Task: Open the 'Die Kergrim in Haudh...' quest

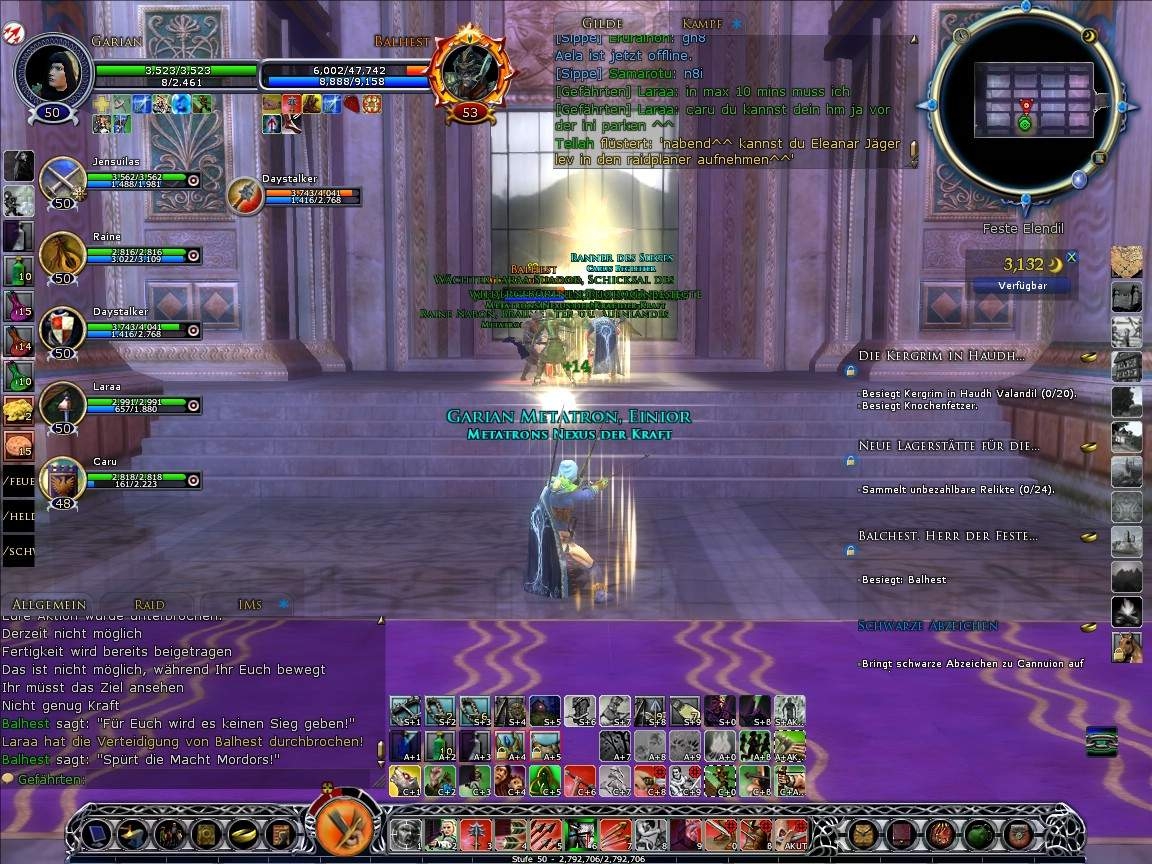Action: [940, 356]
